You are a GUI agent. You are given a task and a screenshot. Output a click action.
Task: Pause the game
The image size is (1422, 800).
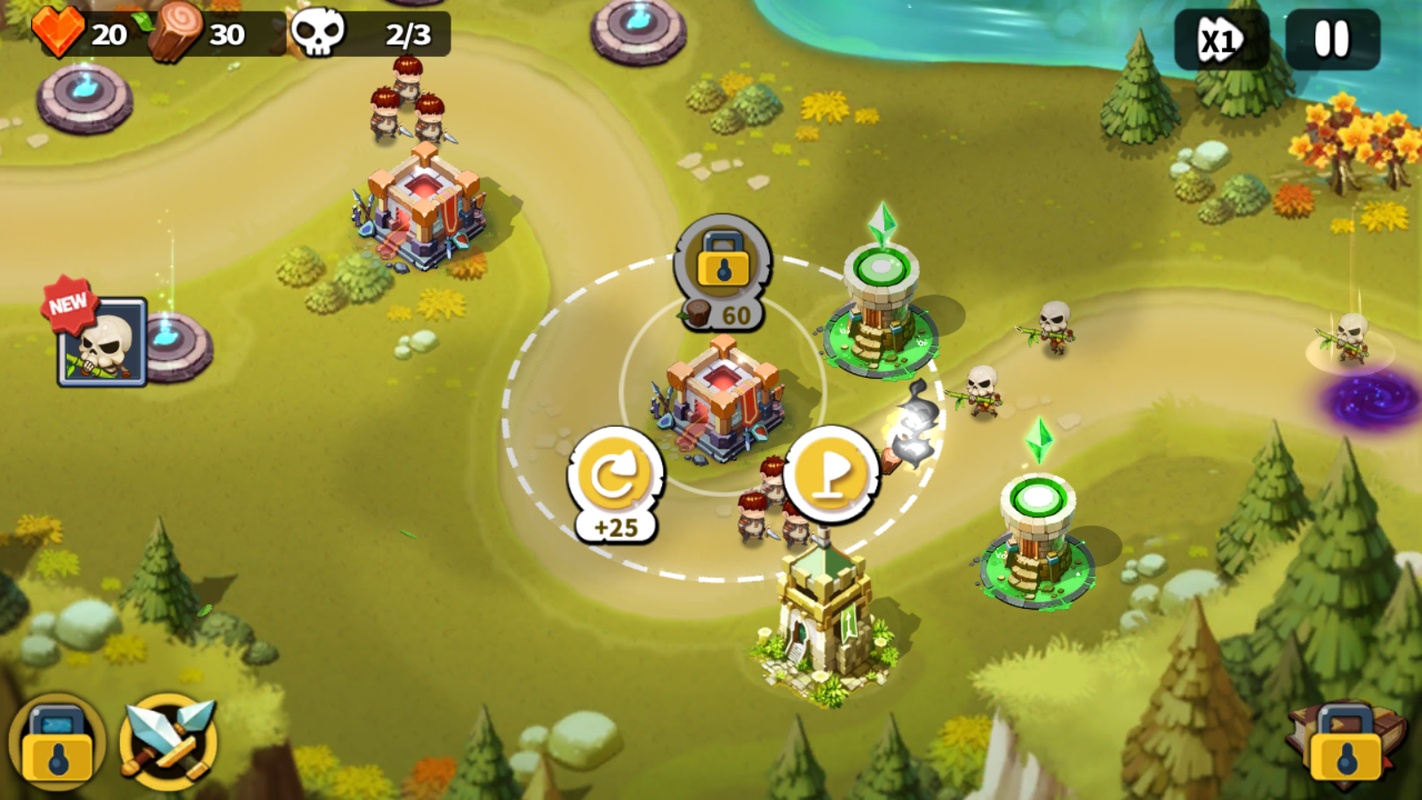coord(1331,41)
